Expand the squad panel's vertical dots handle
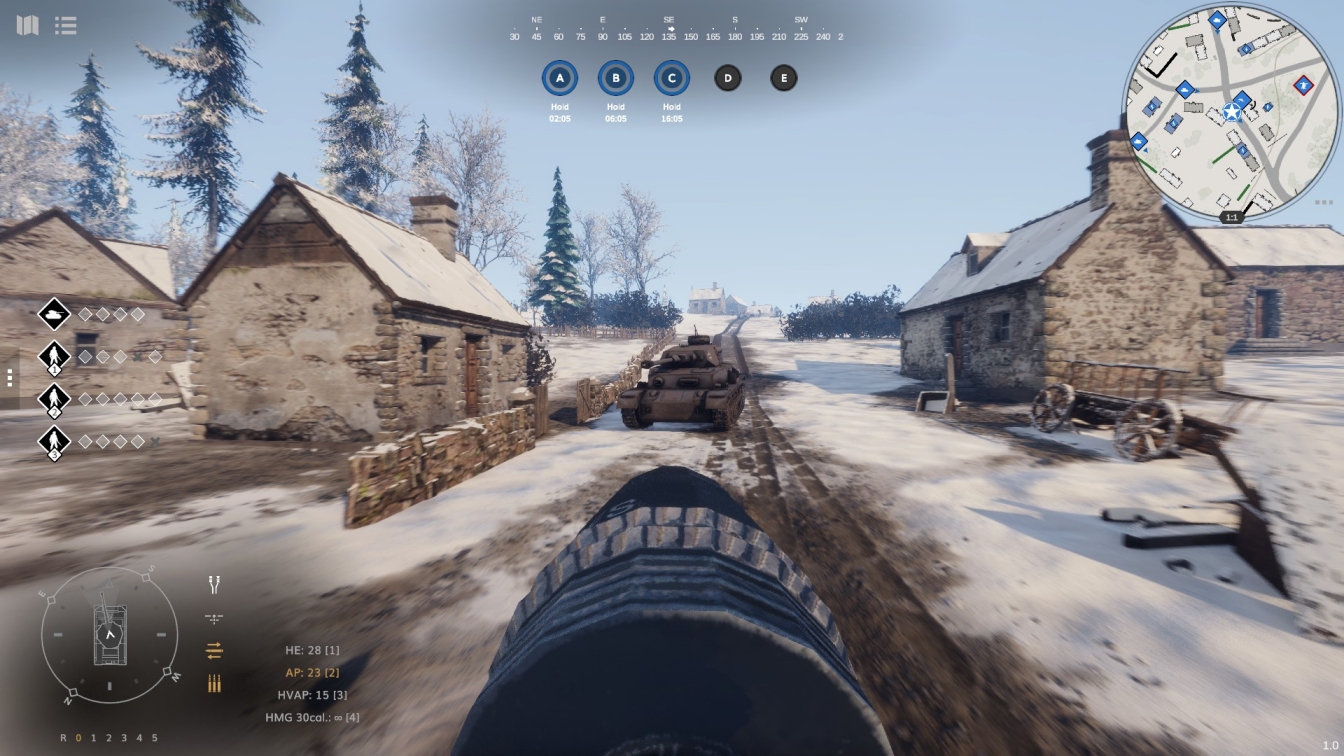Image resolution: width=1344 pixels, height=756 pixels. (x=10, y=378)
